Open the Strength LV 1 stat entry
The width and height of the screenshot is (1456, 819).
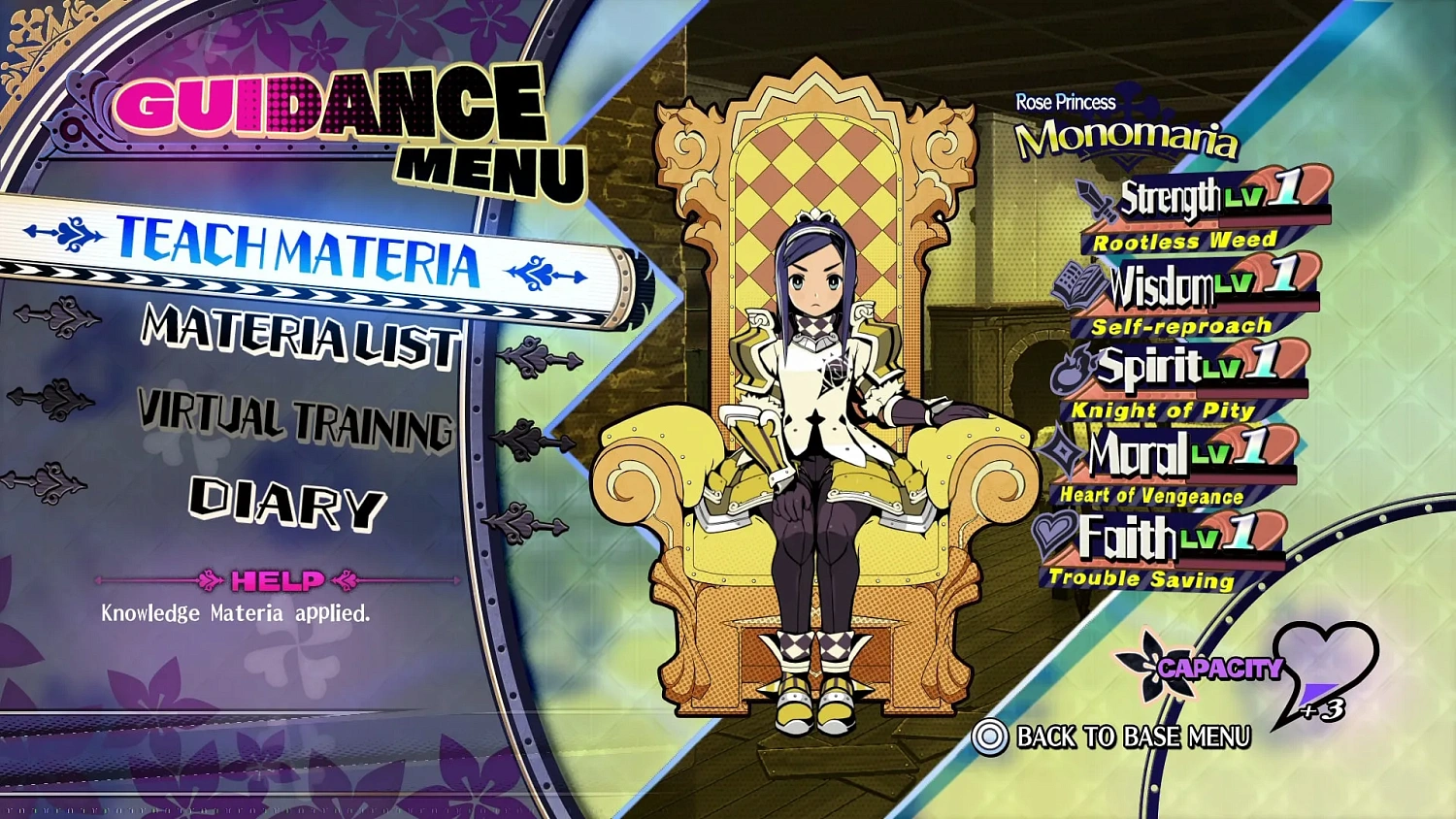click(1204, 198)
